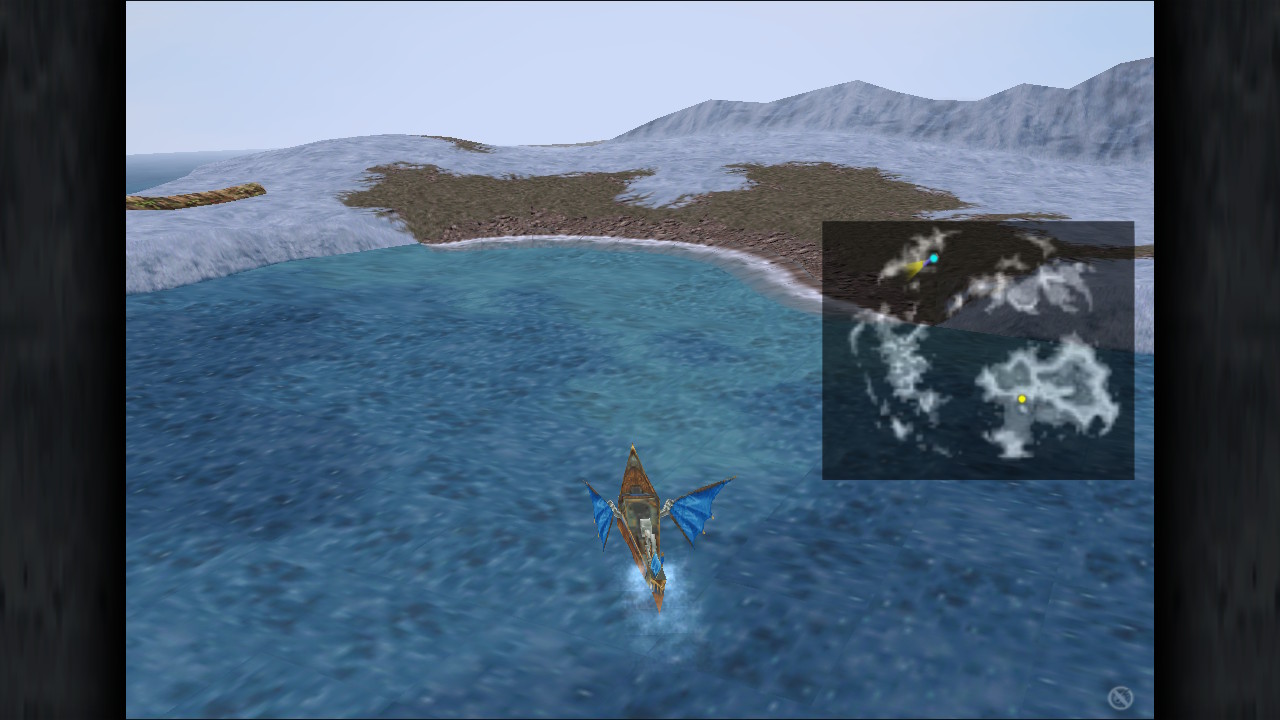
Task: Click the yellow marker dot in the lower minimap
Action: tap(1023, 399)
